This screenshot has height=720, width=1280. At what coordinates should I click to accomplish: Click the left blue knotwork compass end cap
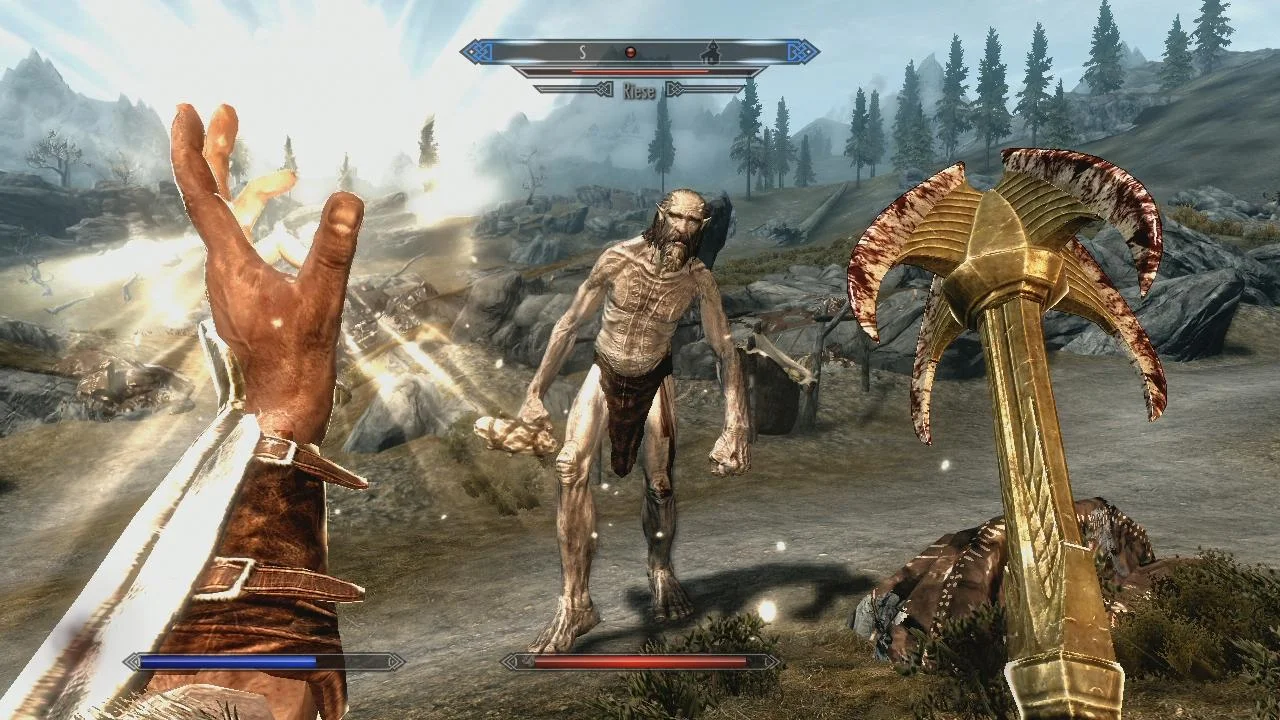point(479,51)
